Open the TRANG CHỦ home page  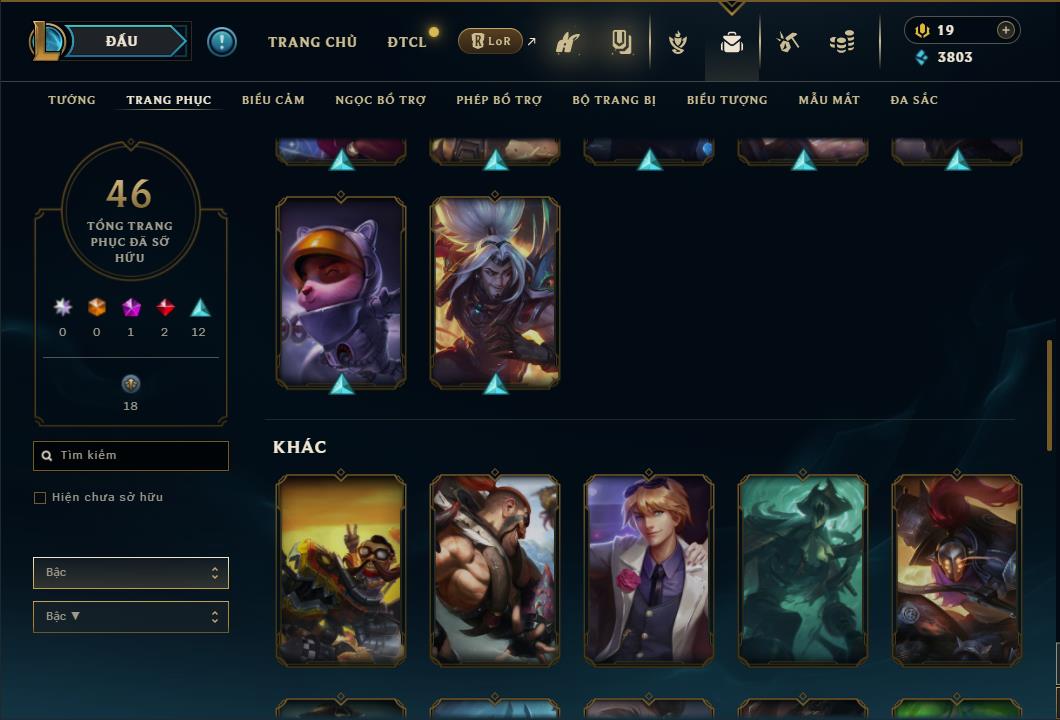pos(312,42)
